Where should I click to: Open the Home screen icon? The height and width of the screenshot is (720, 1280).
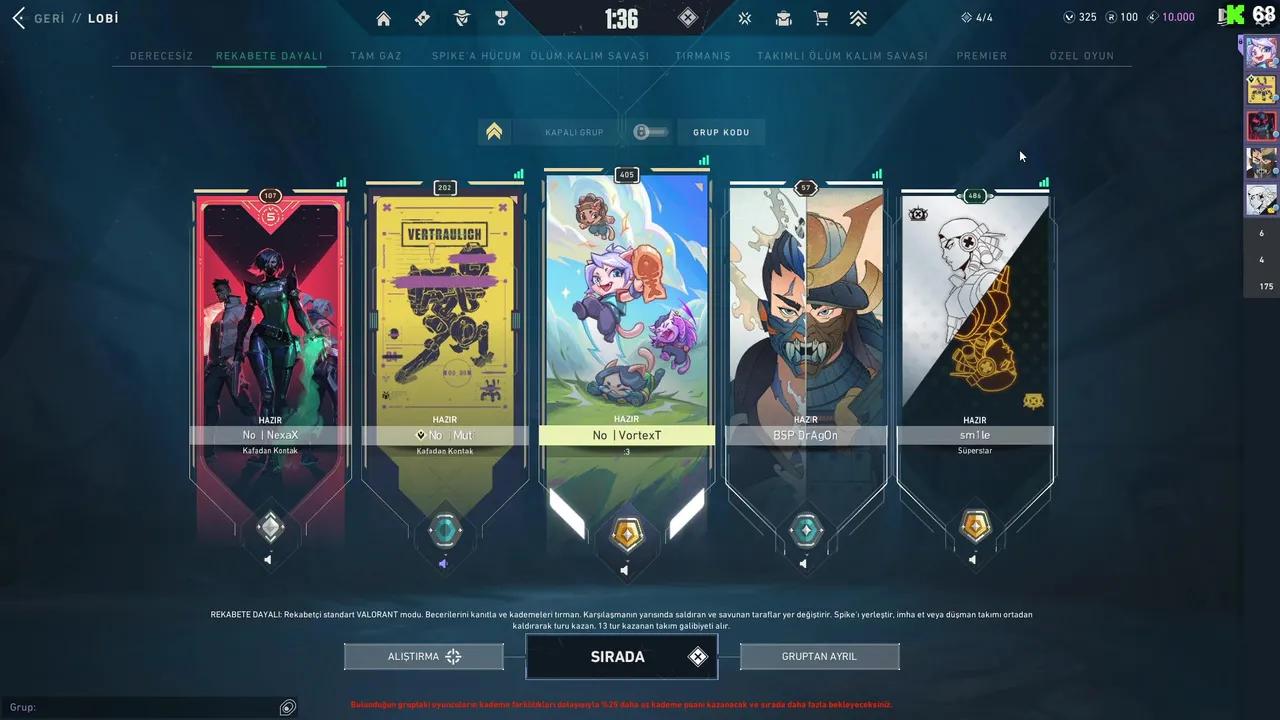[x=383, y=18]
